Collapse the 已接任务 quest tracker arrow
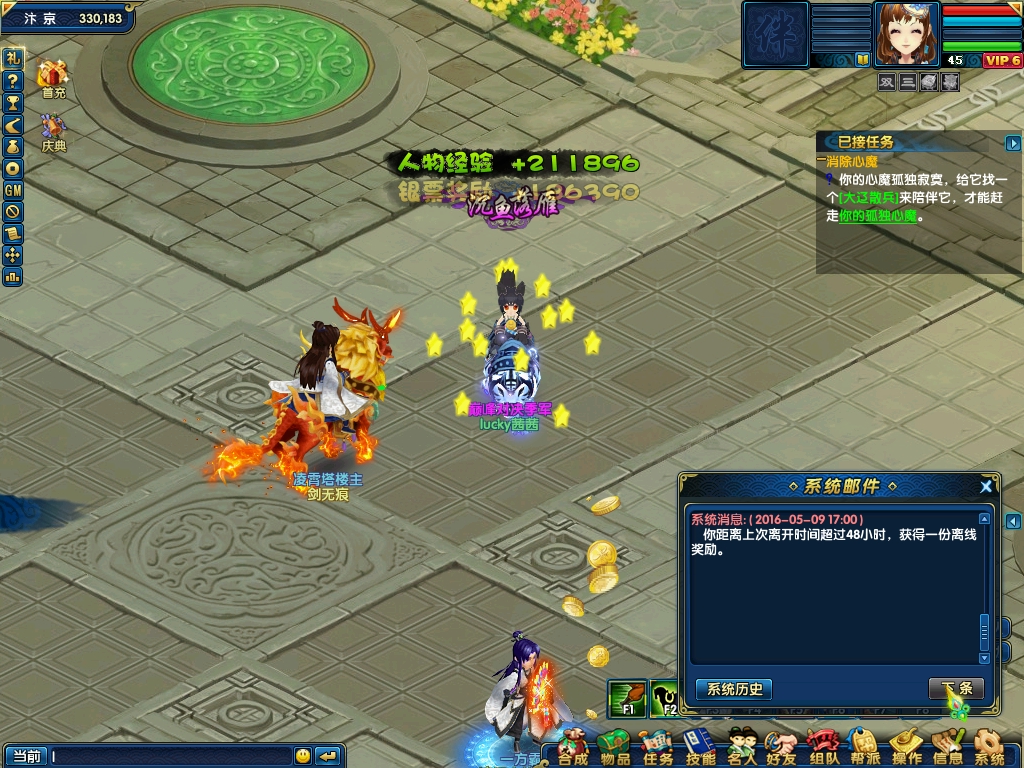Screen dimensions: 1024x768 [x=1013, y=143]
